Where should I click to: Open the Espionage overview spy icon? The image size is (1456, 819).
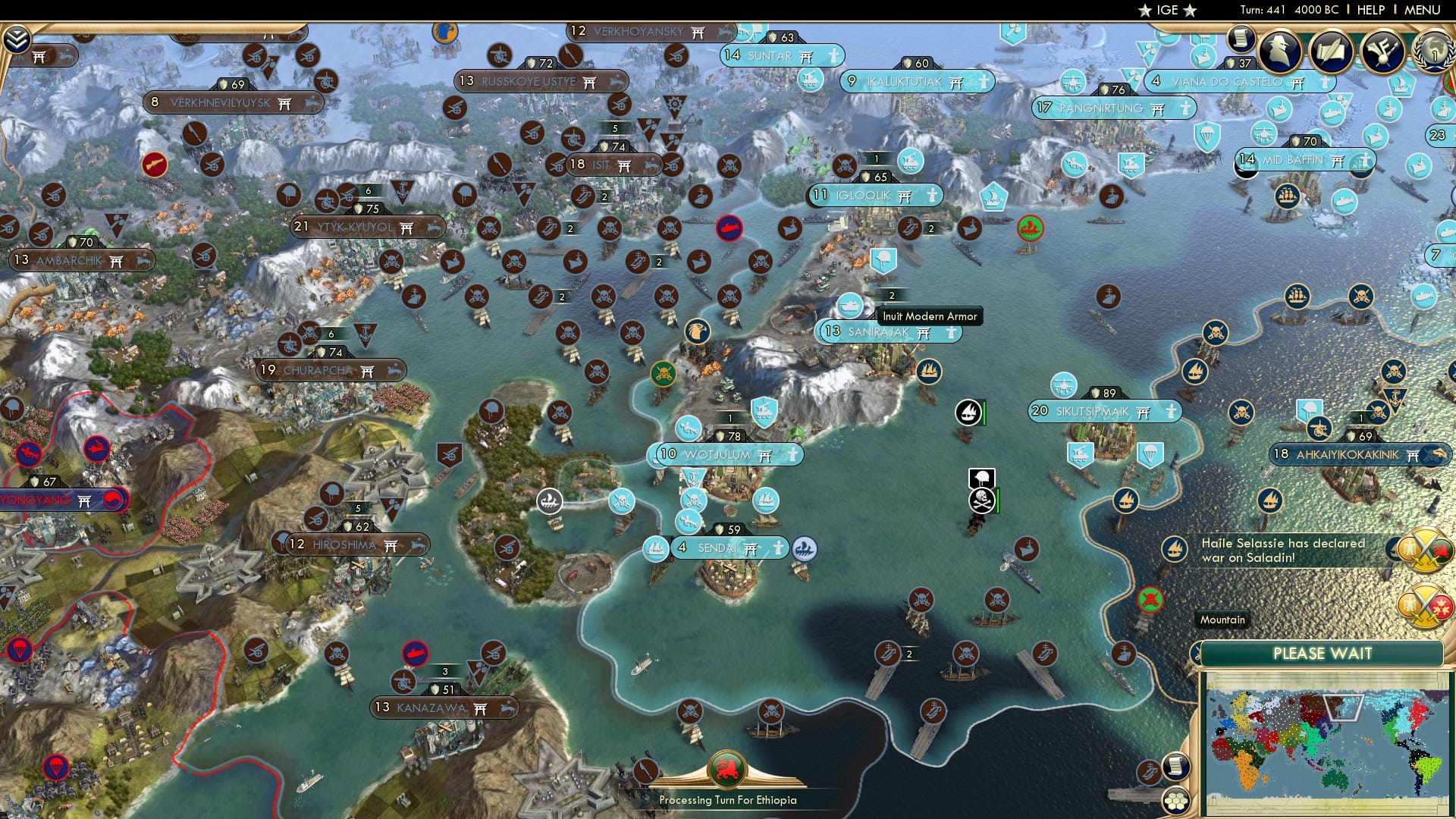[x=1279, y=52]
